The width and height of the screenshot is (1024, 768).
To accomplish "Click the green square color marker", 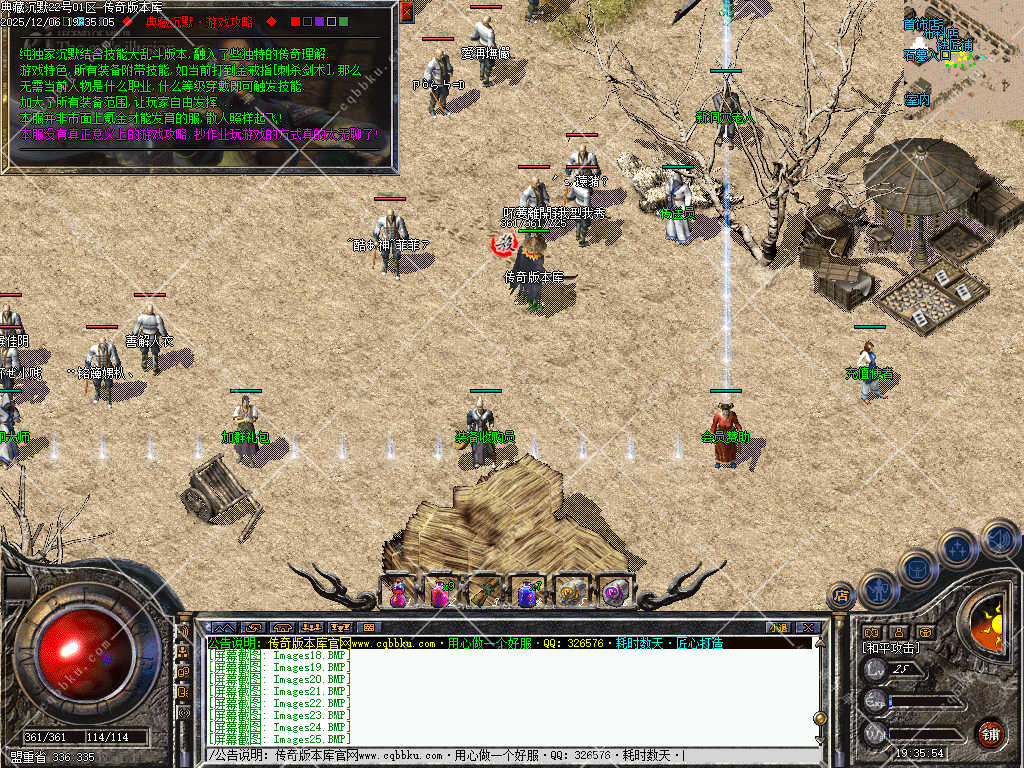I will 344,21.
